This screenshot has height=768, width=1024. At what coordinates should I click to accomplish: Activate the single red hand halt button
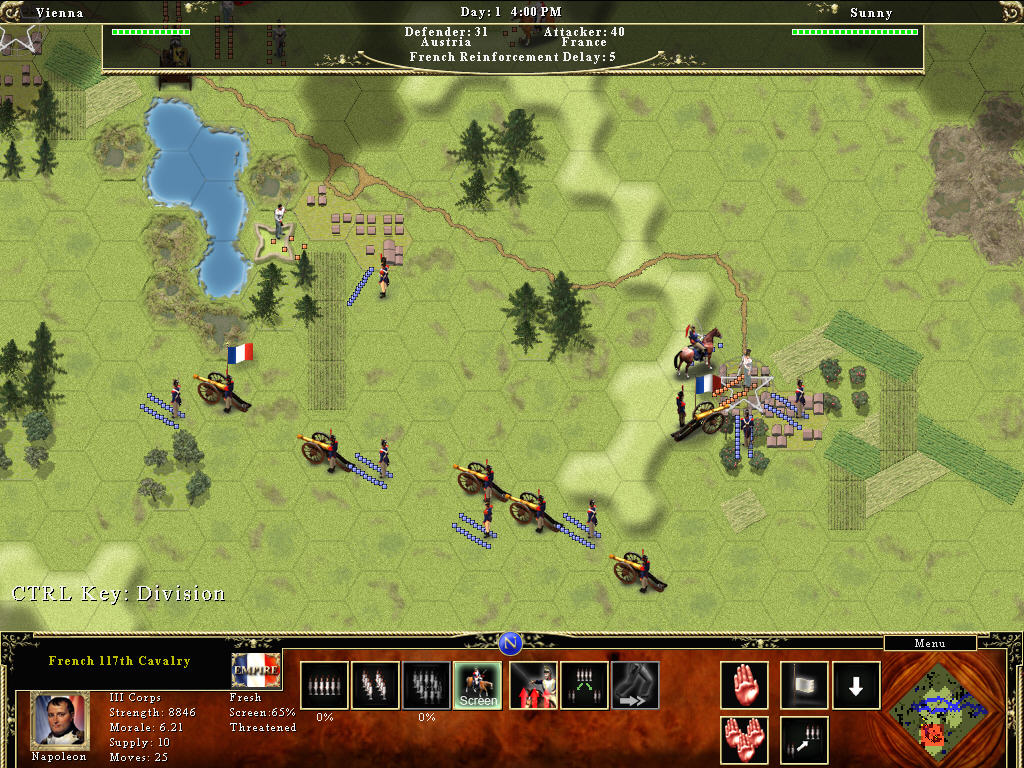point(745,685)
